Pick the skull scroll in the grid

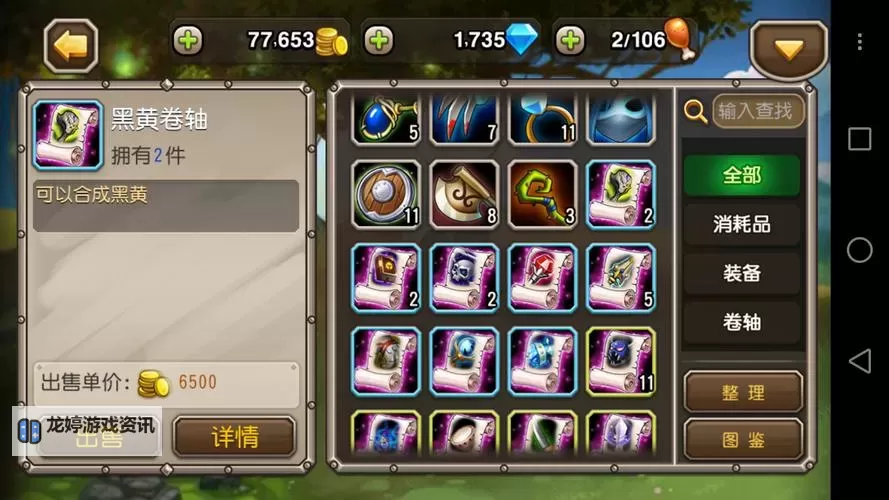464,278
